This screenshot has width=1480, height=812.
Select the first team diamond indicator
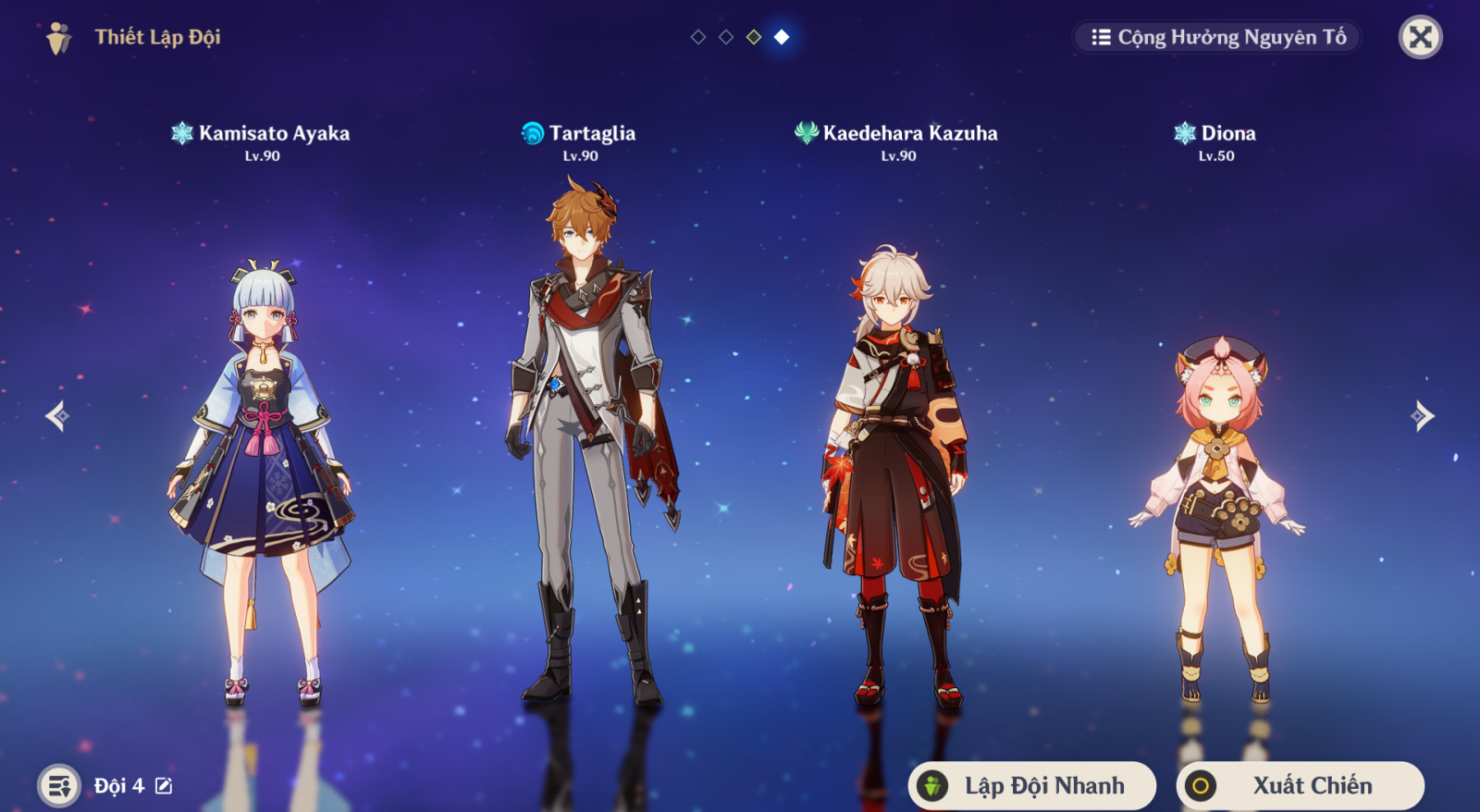pos(699,39)
